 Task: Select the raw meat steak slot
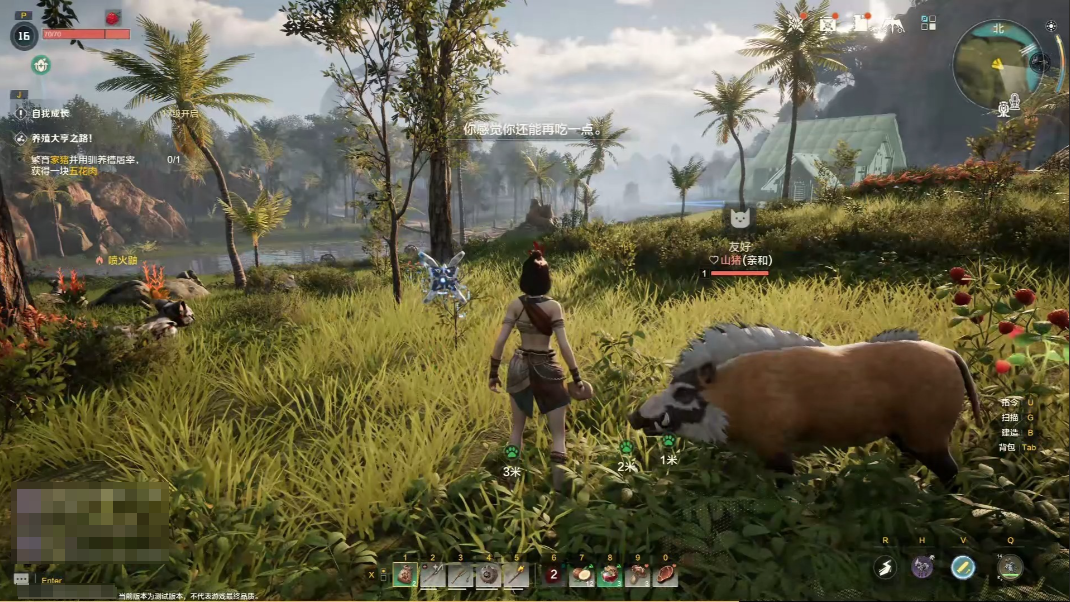point(665,575)
